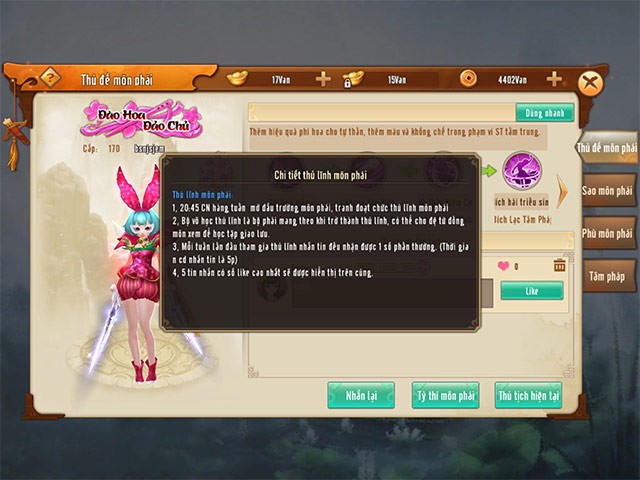Choose the Thủ đề môn phái tab
This screenshot has width=640, height=480.
click(607, 148)
